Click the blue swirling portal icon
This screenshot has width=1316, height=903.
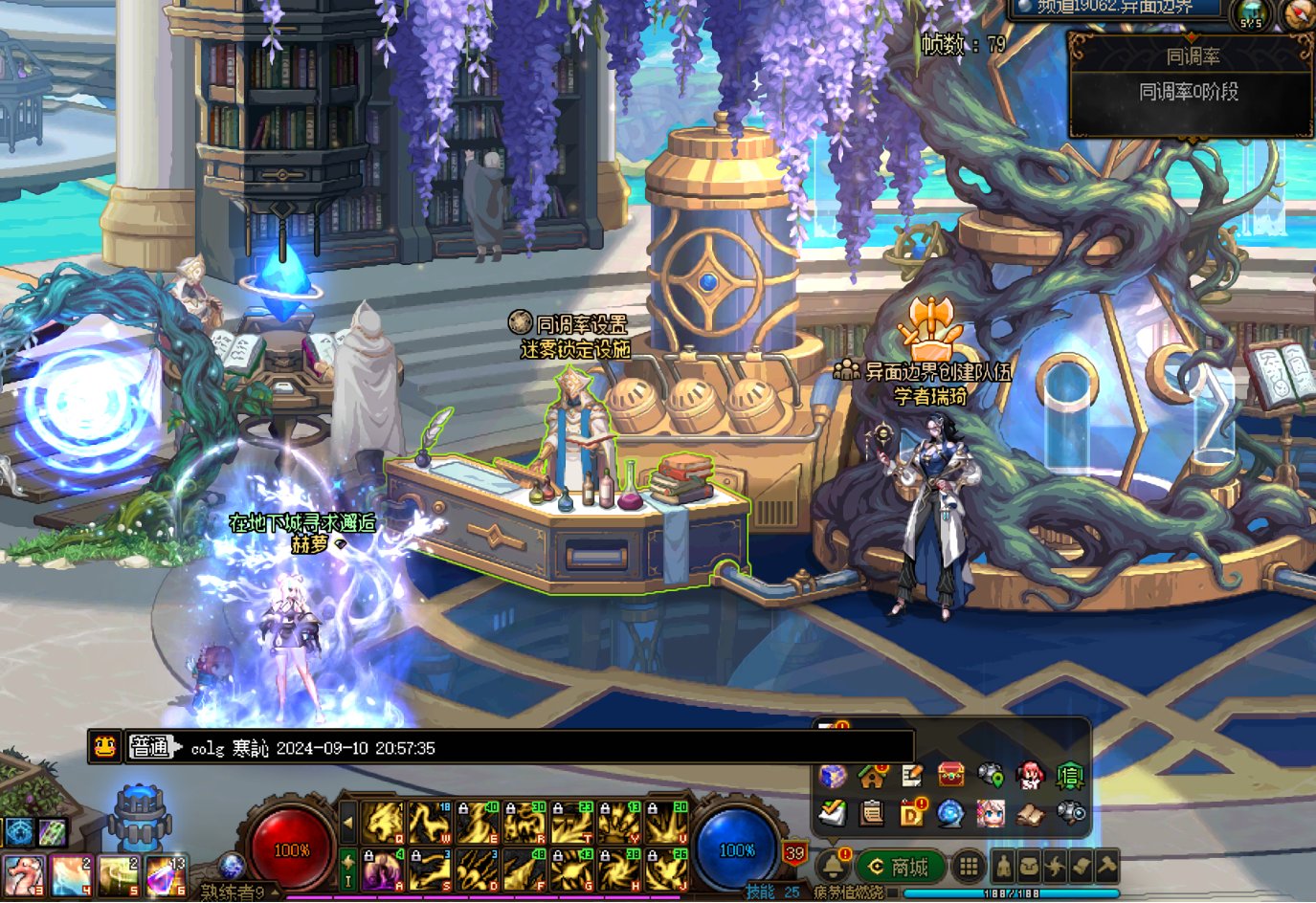click(950, 814)
